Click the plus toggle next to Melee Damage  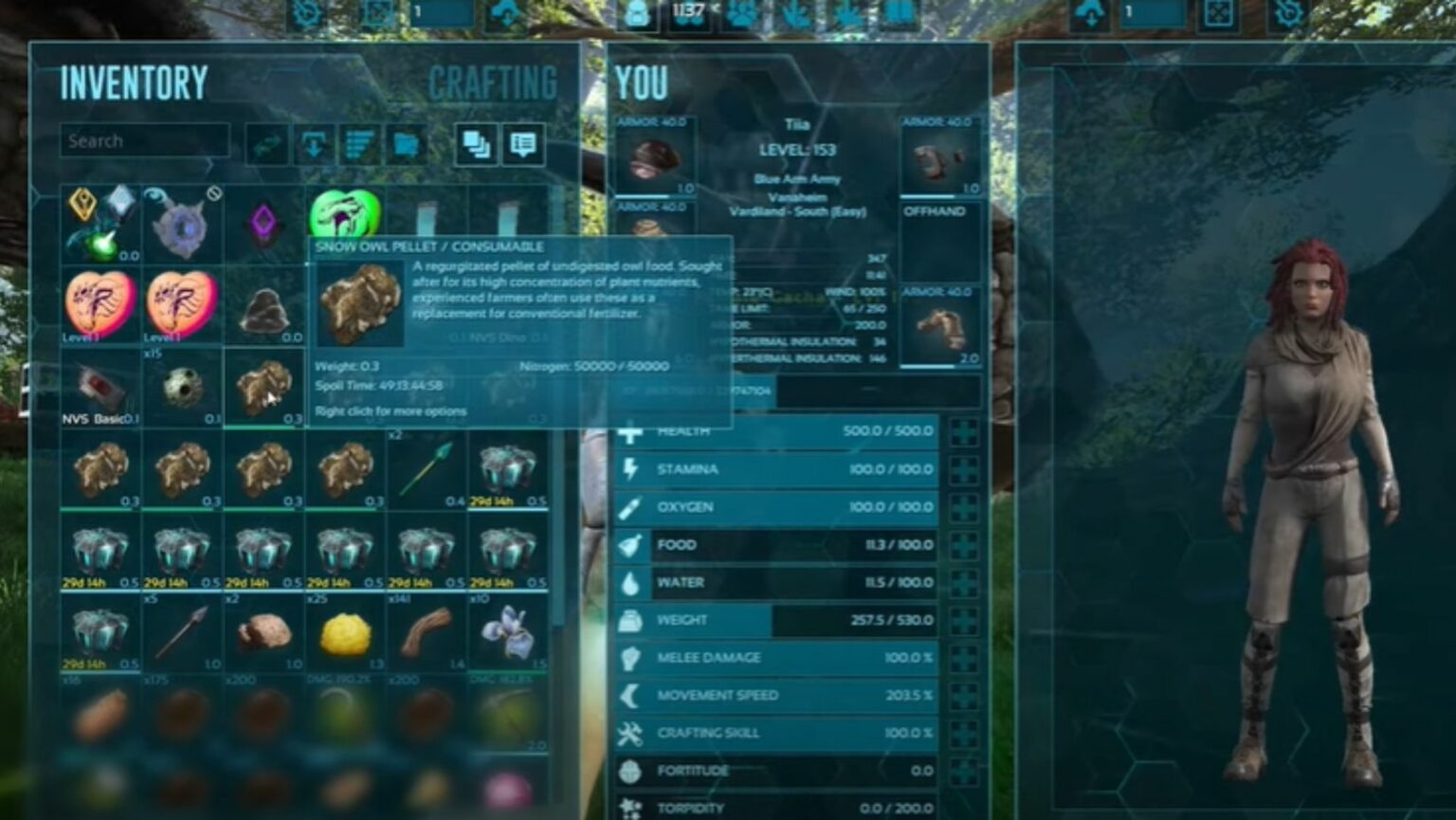click(964, 657)
